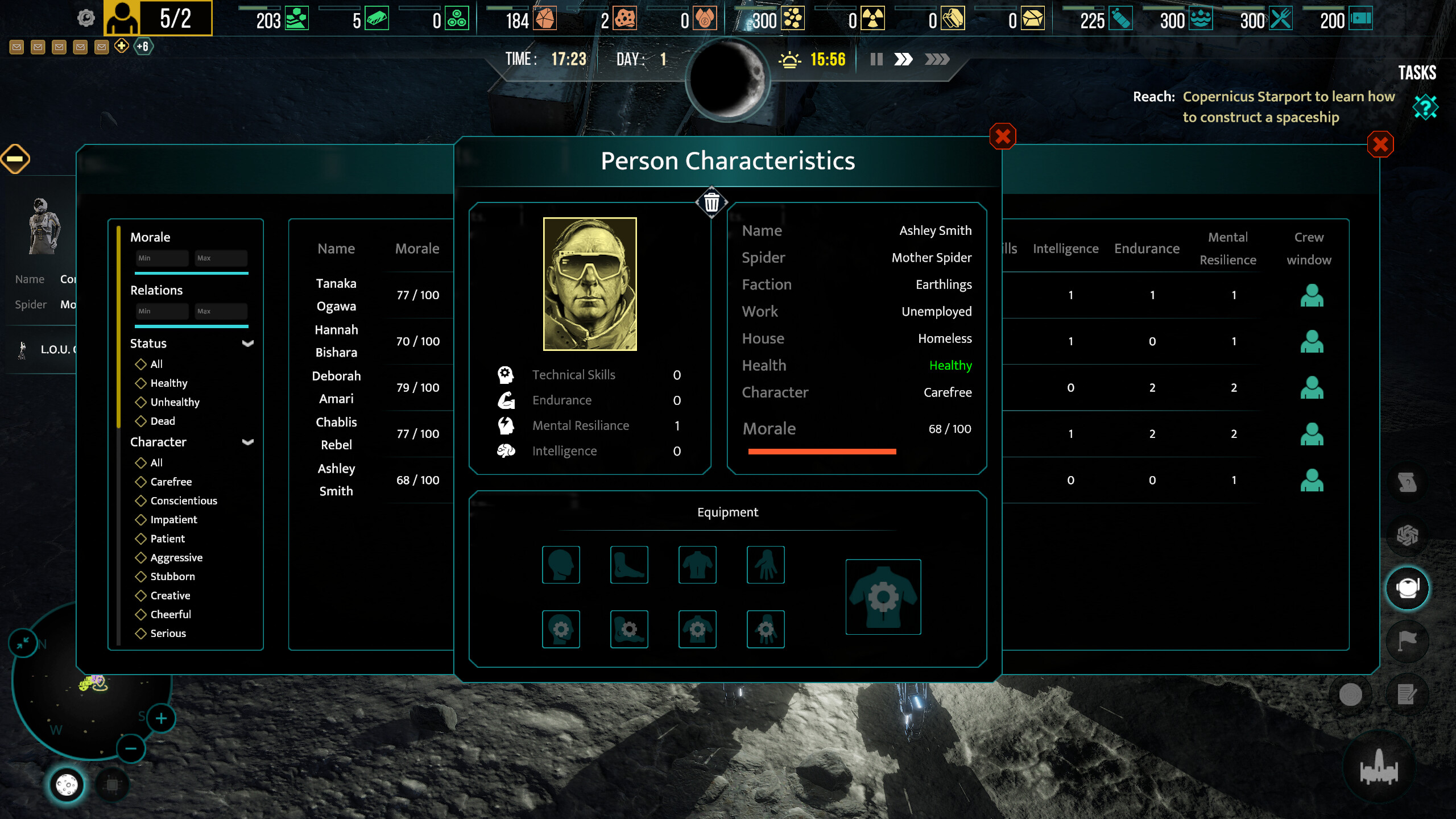Open the settings gear icon

(86, 18)
